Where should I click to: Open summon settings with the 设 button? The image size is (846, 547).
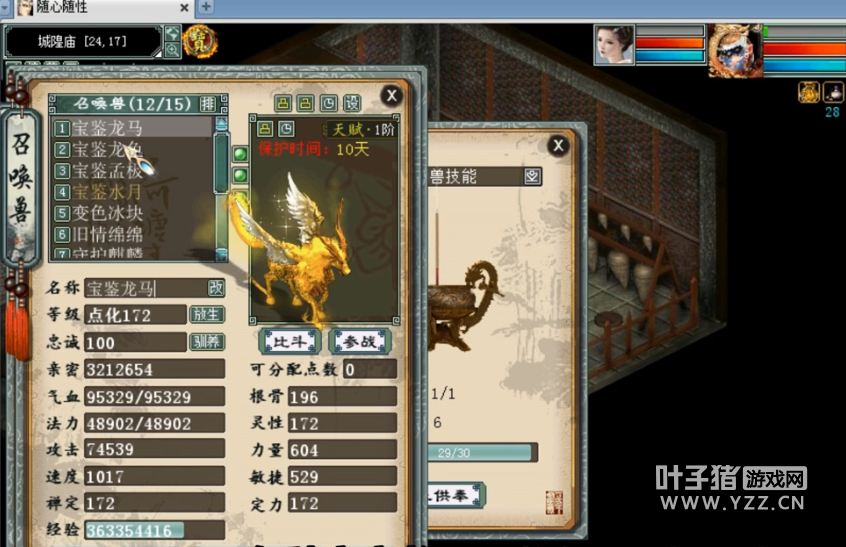(352, 103)
